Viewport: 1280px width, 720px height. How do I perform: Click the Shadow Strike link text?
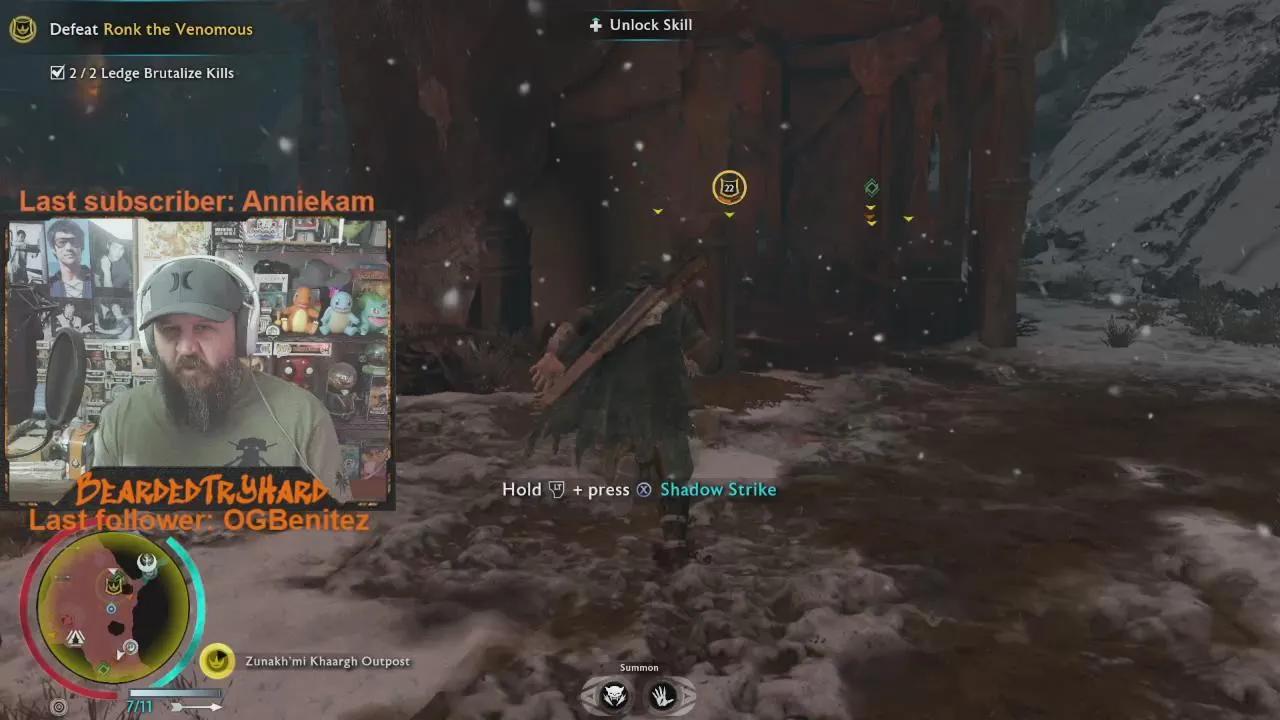click(718, 489)
